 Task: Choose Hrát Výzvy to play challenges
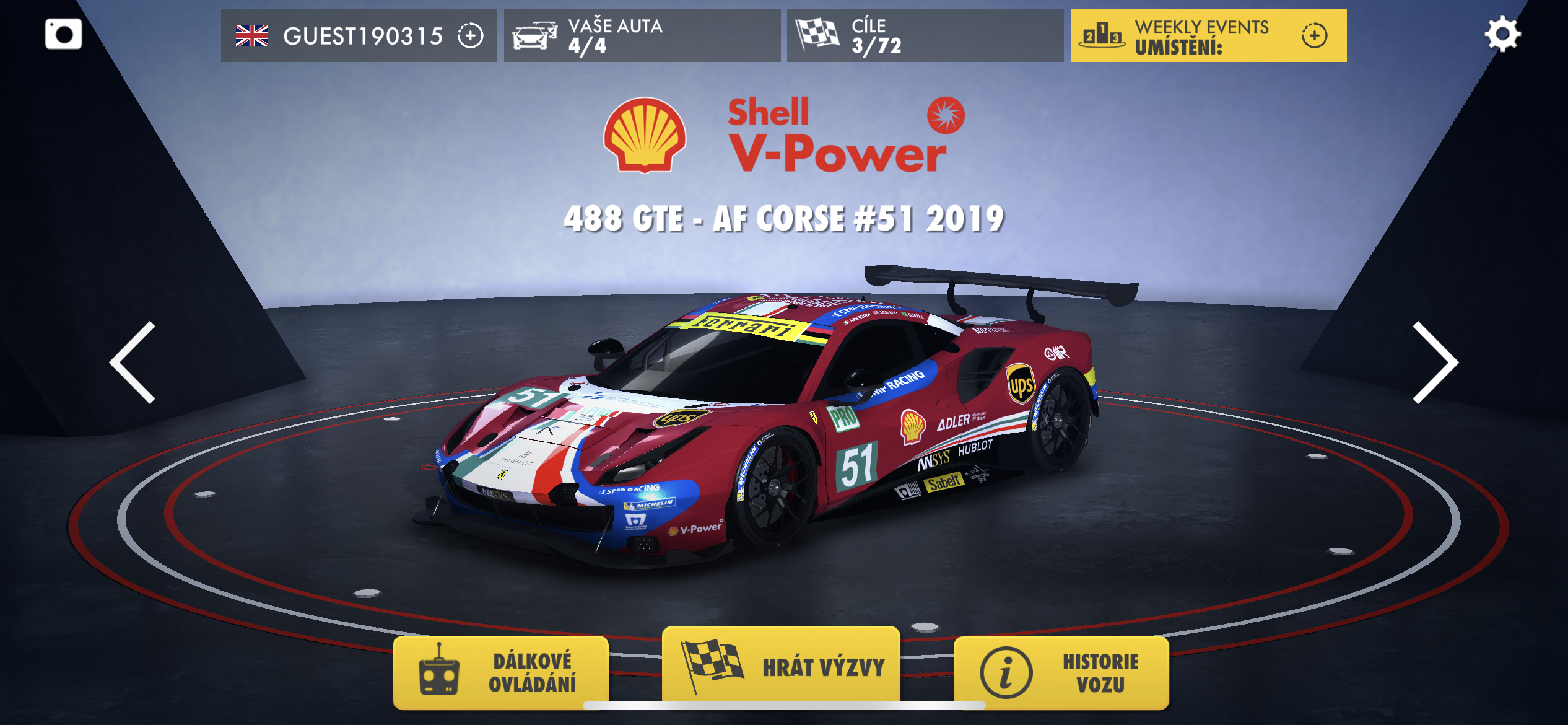click(781, 666)
